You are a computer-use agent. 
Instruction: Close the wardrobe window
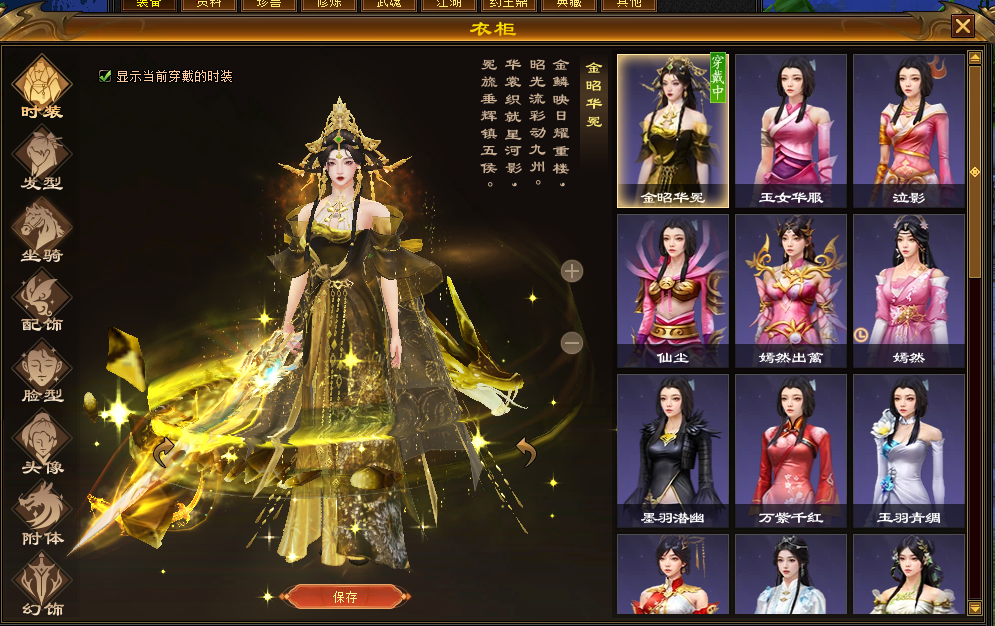962,26
